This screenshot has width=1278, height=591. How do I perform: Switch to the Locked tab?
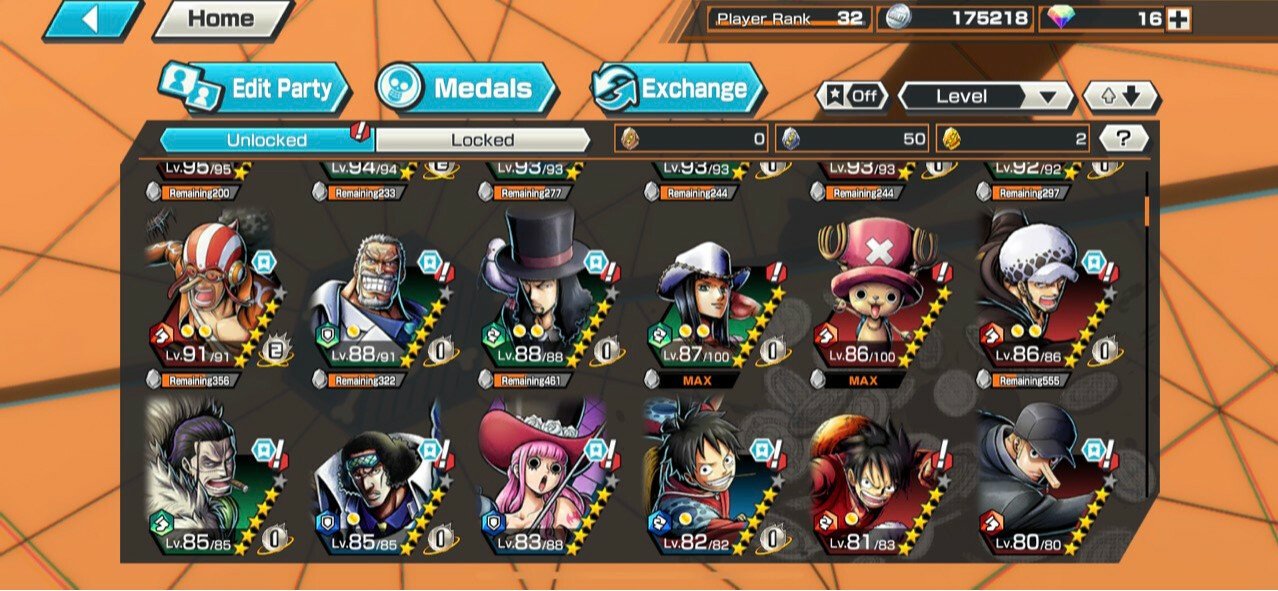(482, 140)
